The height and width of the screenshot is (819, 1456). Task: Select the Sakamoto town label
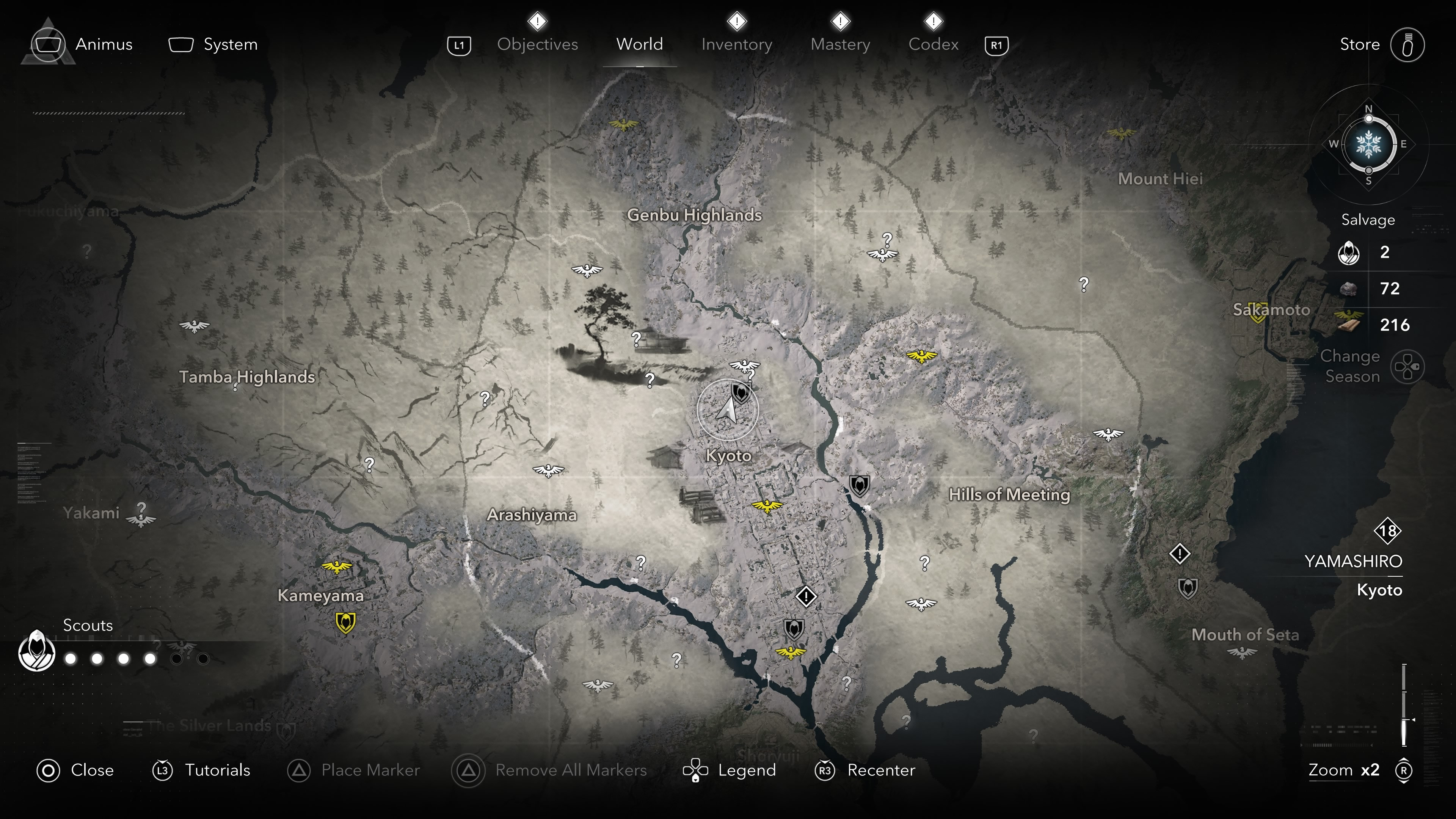(x=1271, y=310)
